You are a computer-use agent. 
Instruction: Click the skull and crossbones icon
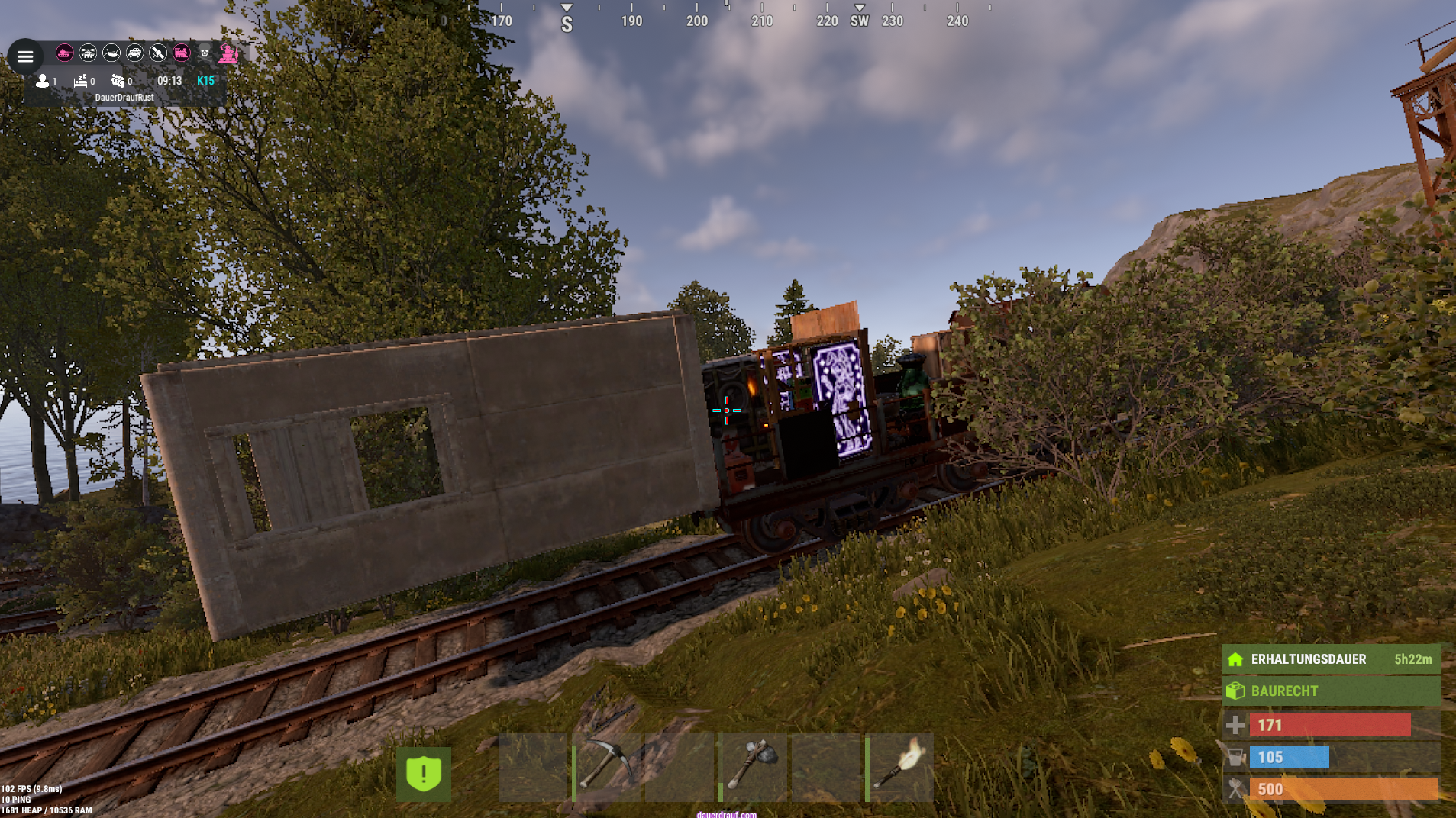coord(205,53)
